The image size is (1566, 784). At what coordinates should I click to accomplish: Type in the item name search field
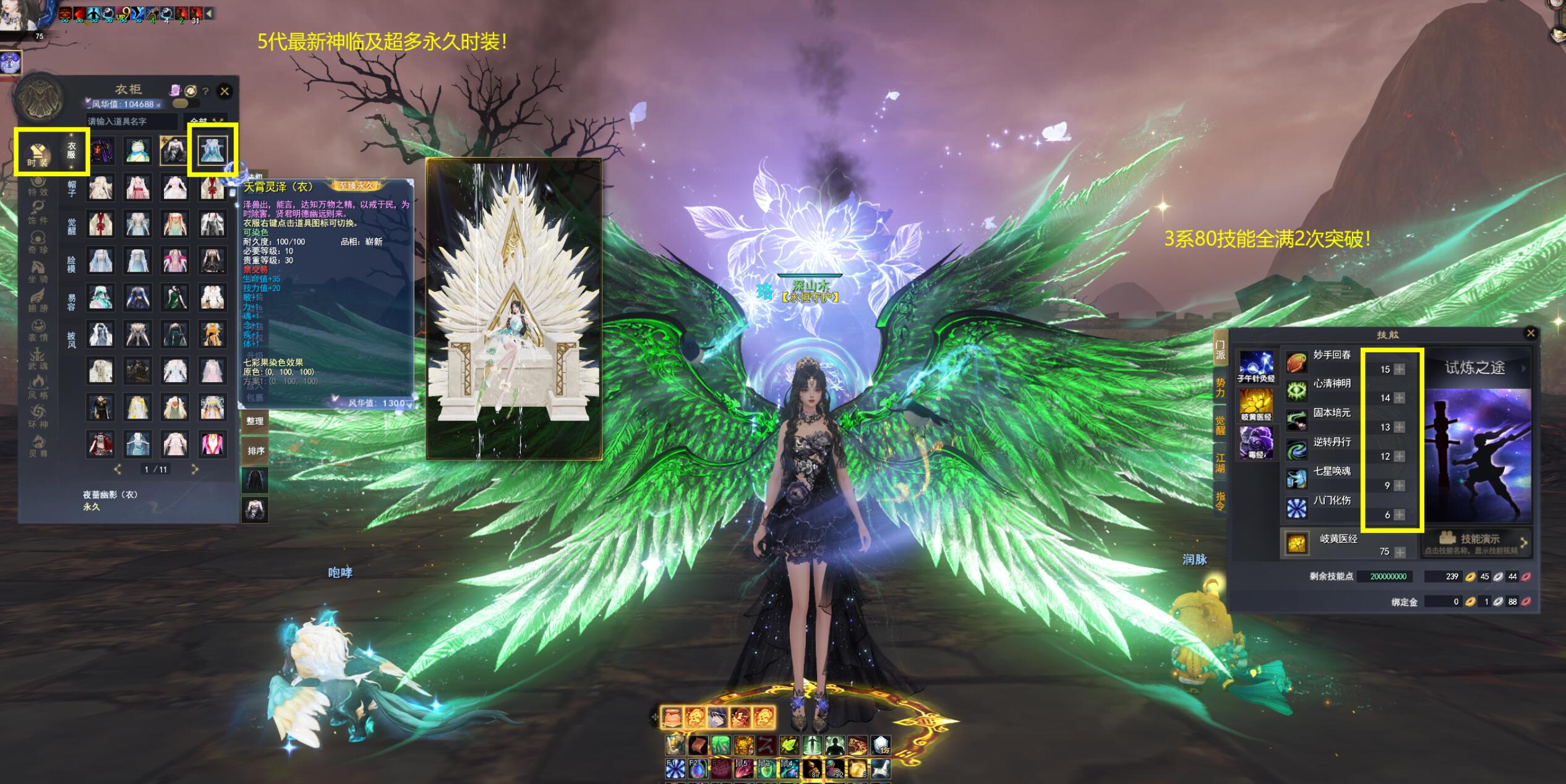pos(131,121)
